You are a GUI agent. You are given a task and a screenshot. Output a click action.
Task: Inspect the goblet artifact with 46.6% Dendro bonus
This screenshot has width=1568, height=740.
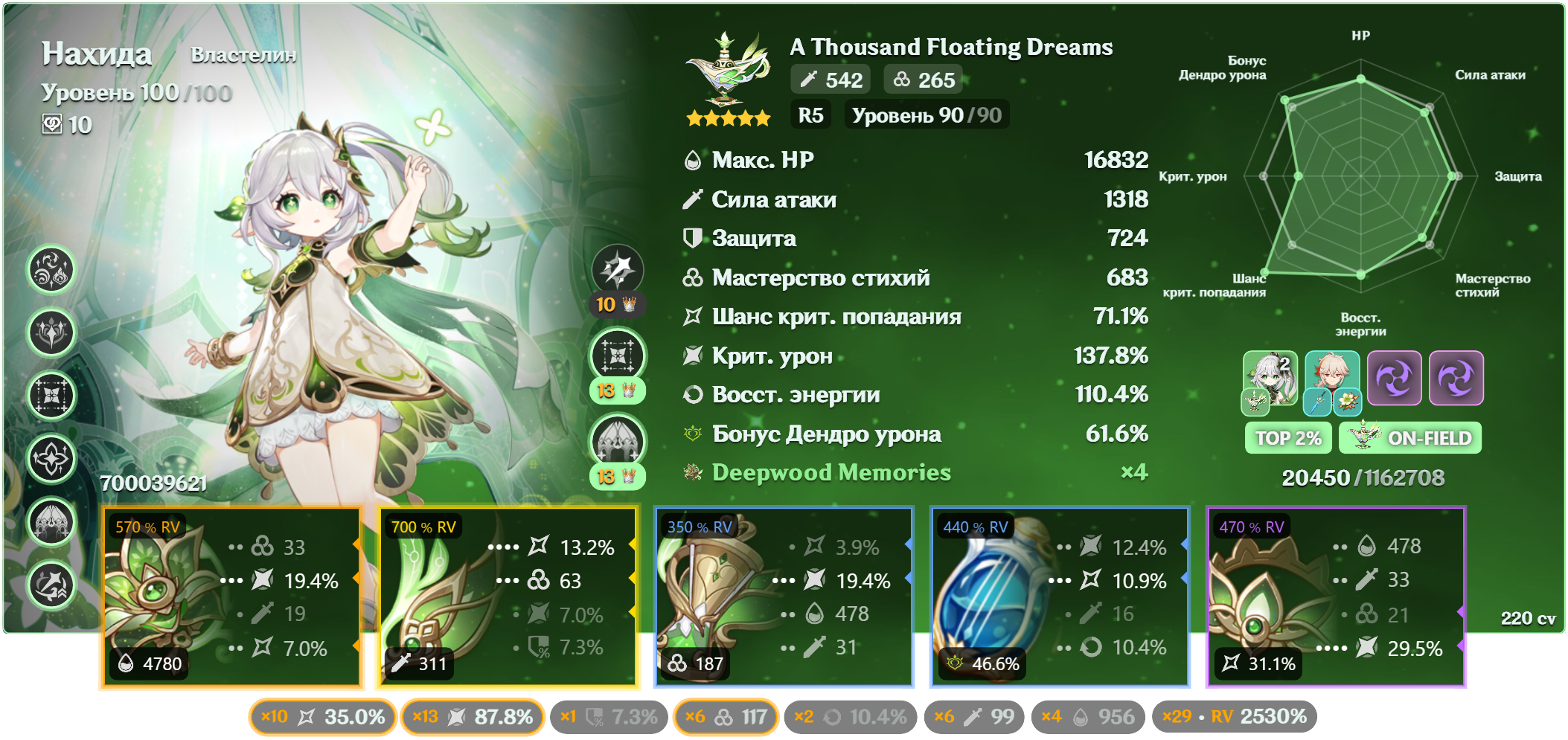click(x=1060, y=597)
